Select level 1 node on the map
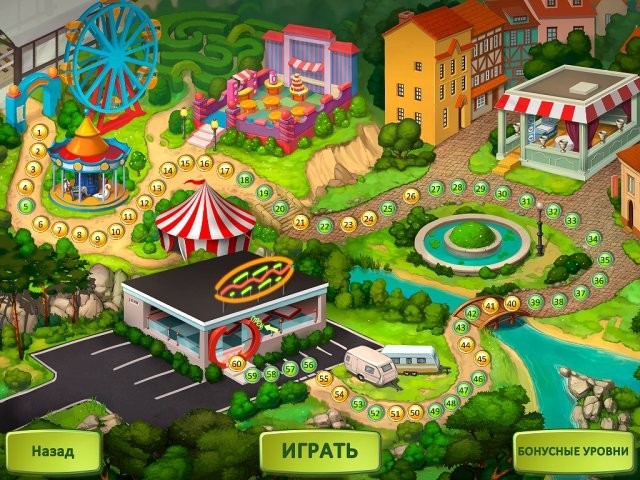 pyautogui.click(x=39, y=130)
